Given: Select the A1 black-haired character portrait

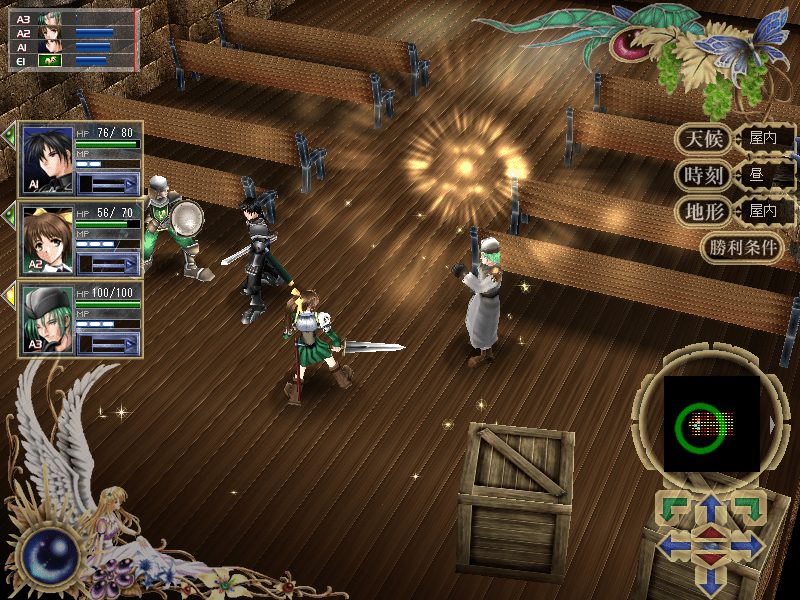Looking at the screenshot, I should click(x=47, y=160).
